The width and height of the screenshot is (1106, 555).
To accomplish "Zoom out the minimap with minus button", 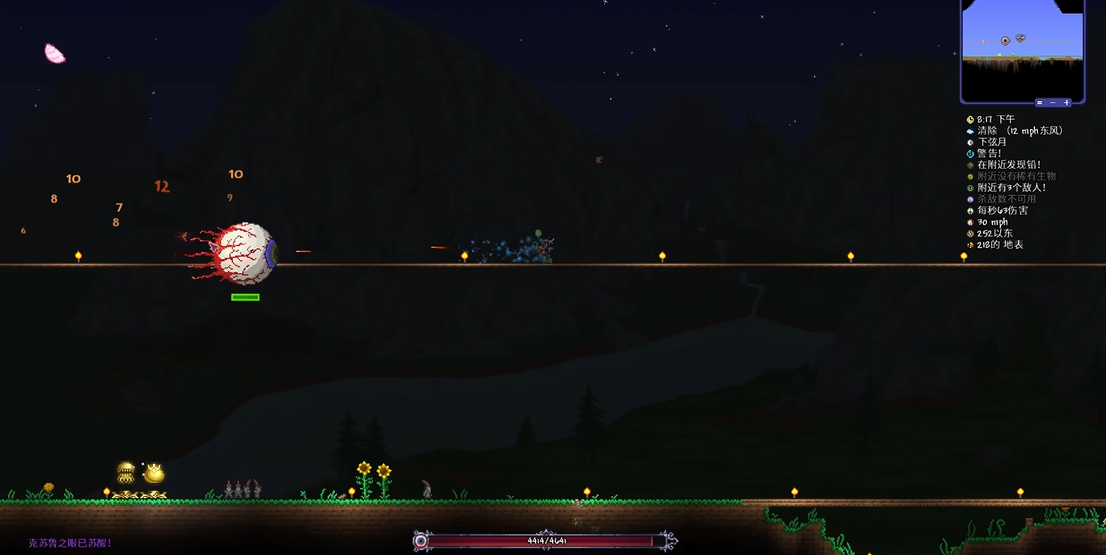I will [x=1053, y=102].
